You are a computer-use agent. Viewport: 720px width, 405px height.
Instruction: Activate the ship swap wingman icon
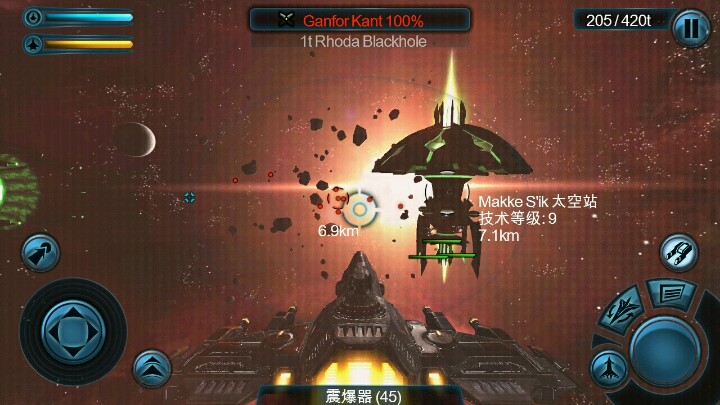click(624, 310)
